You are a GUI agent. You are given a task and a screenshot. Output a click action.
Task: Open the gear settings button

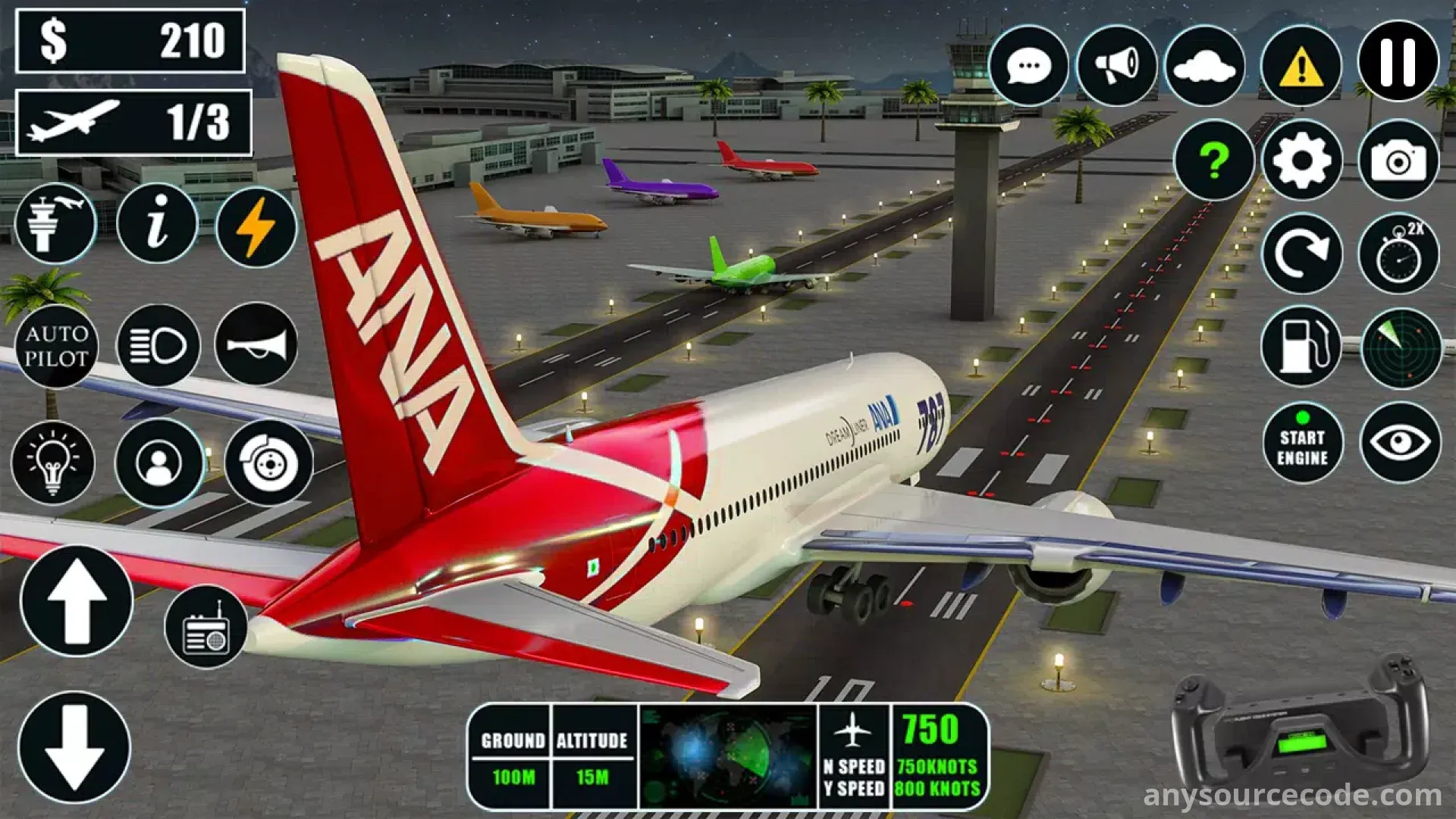[x=1301, y=160]
